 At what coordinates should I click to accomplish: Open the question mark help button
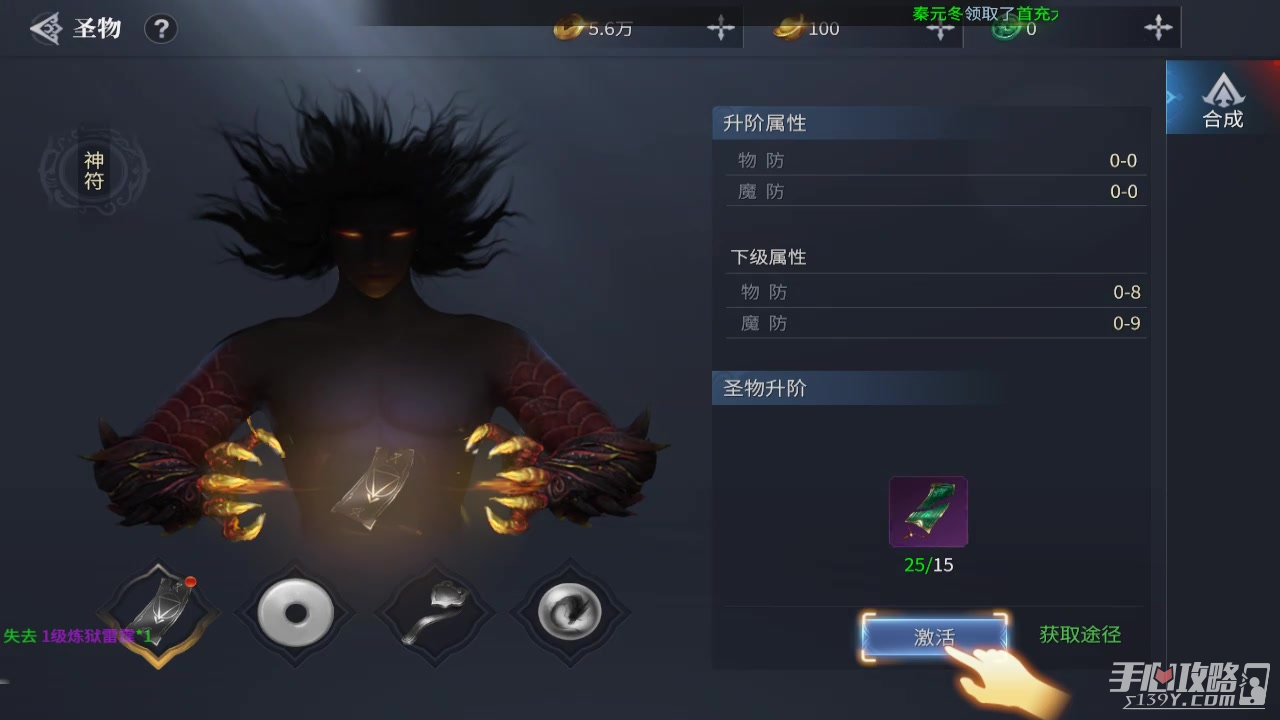(x=160, y=28)
